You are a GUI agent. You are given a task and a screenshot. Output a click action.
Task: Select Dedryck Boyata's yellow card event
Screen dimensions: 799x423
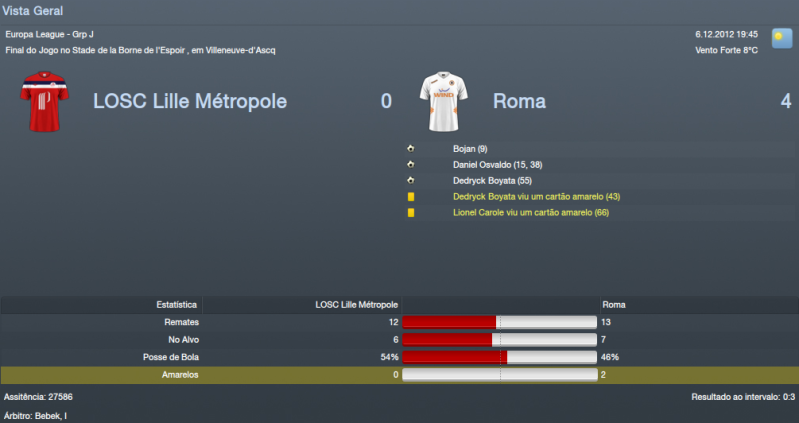tap(536, 196)
